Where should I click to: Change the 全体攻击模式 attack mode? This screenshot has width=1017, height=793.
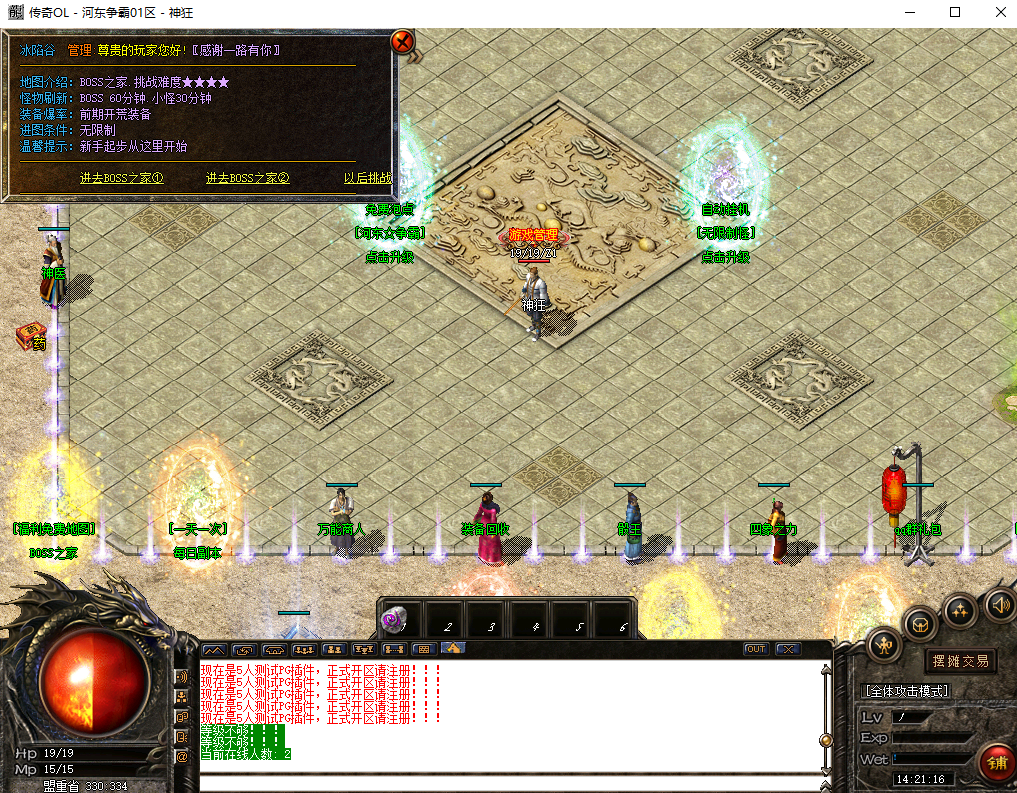point(906,690)
